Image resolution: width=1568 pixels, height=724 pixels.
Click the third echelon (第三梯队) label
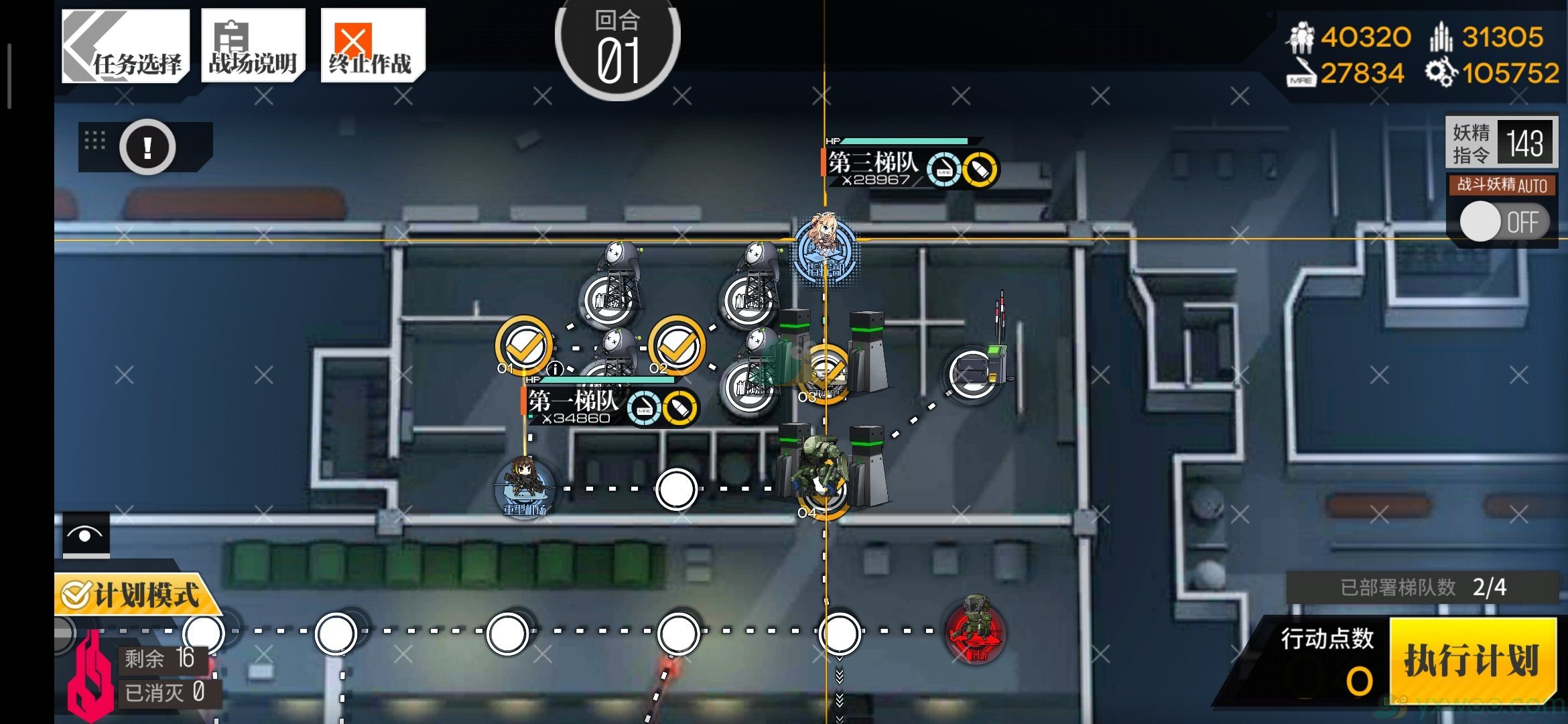(x=872, y=164)
